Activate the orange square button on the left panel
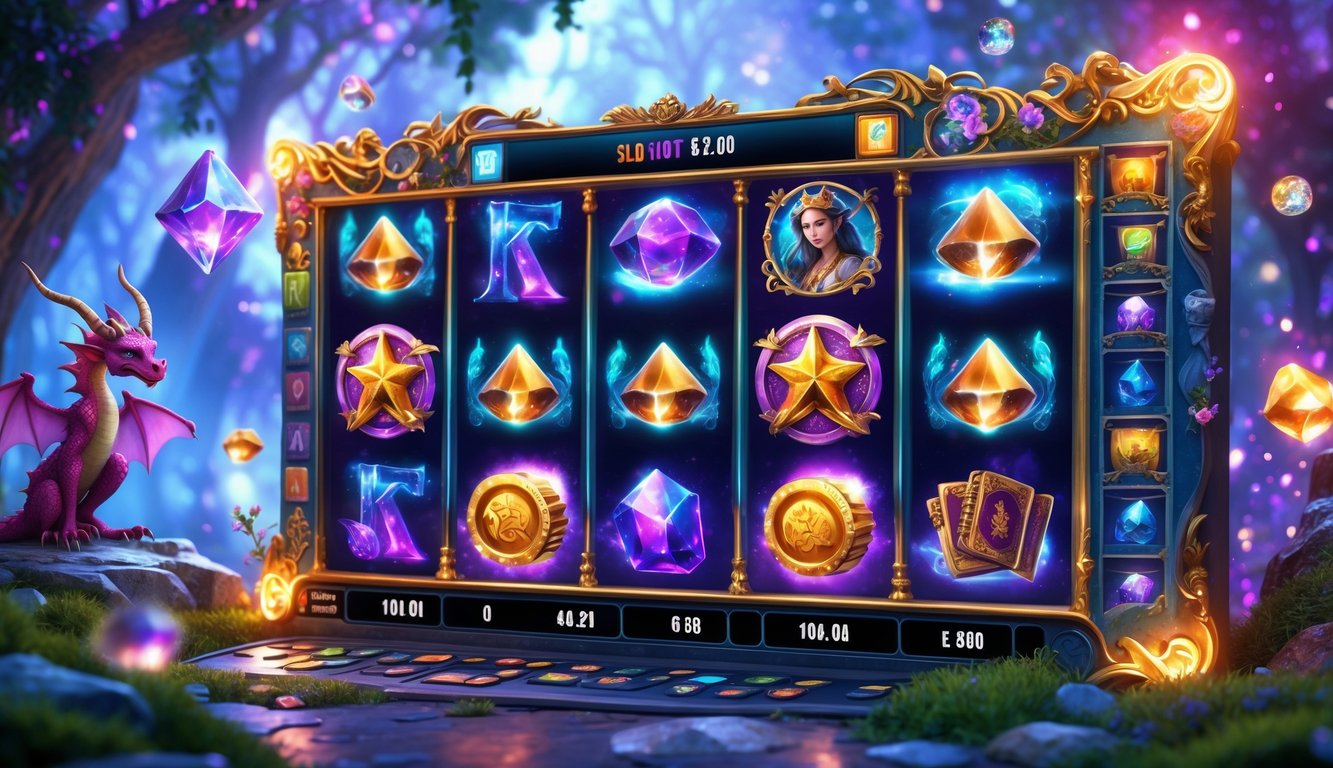Viewport: 1333px width, 768px height. (x=296, y=483)
